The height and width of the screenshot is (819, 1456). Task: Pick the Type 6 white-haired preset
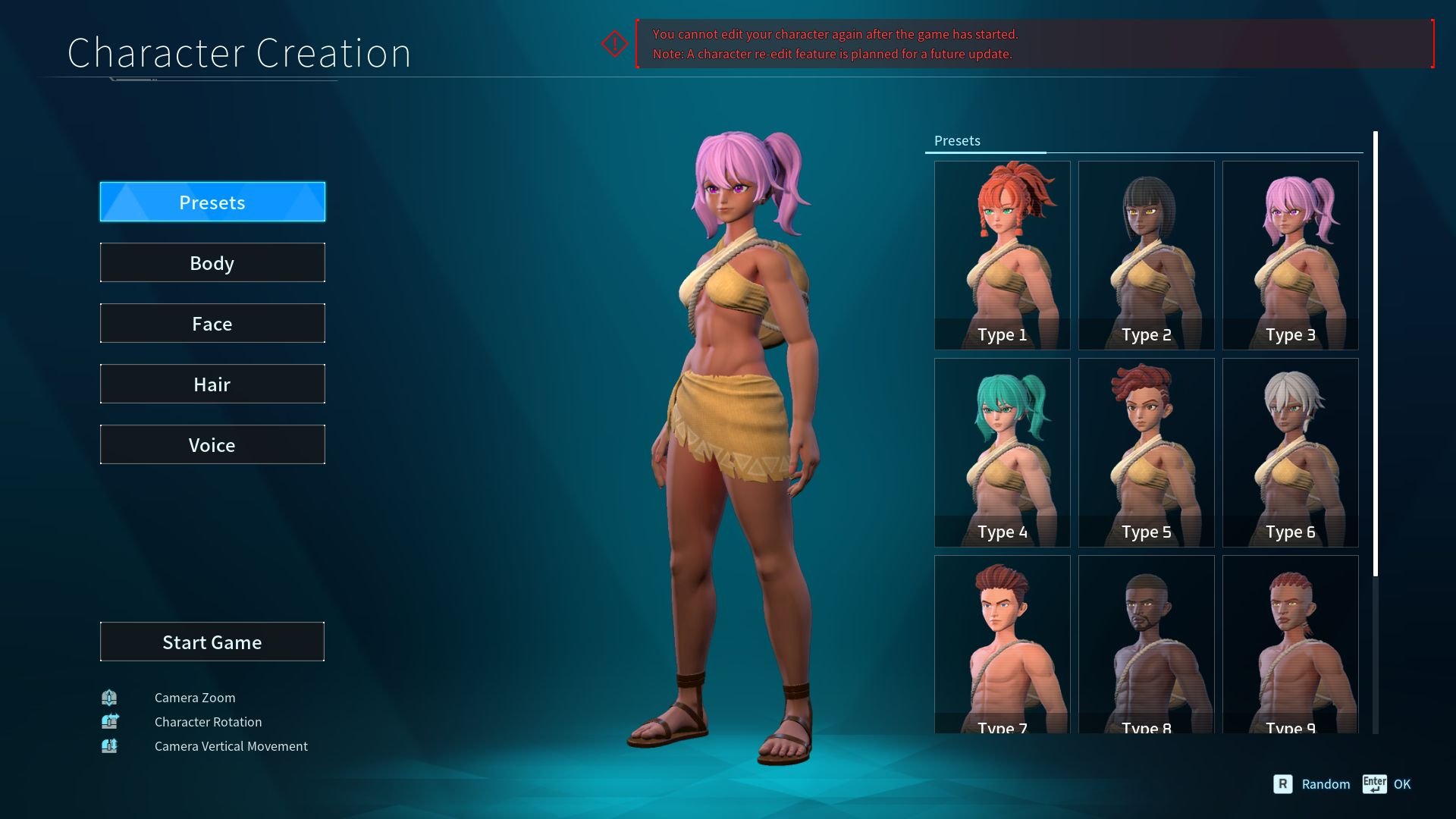(x=1290, y=452)
